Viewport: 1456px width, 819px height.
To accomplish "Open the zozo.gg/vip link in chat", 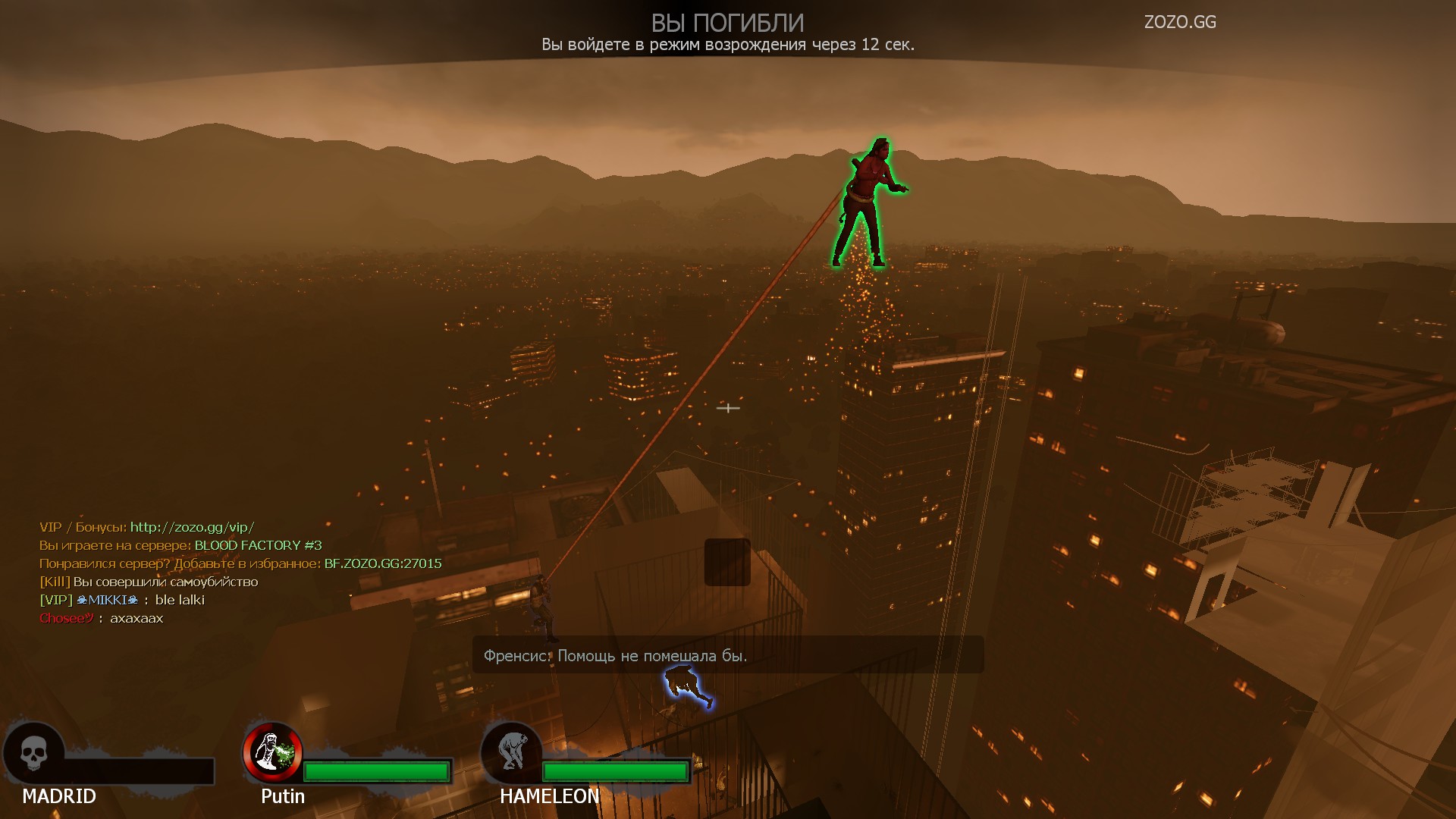I will pos(192,527).
